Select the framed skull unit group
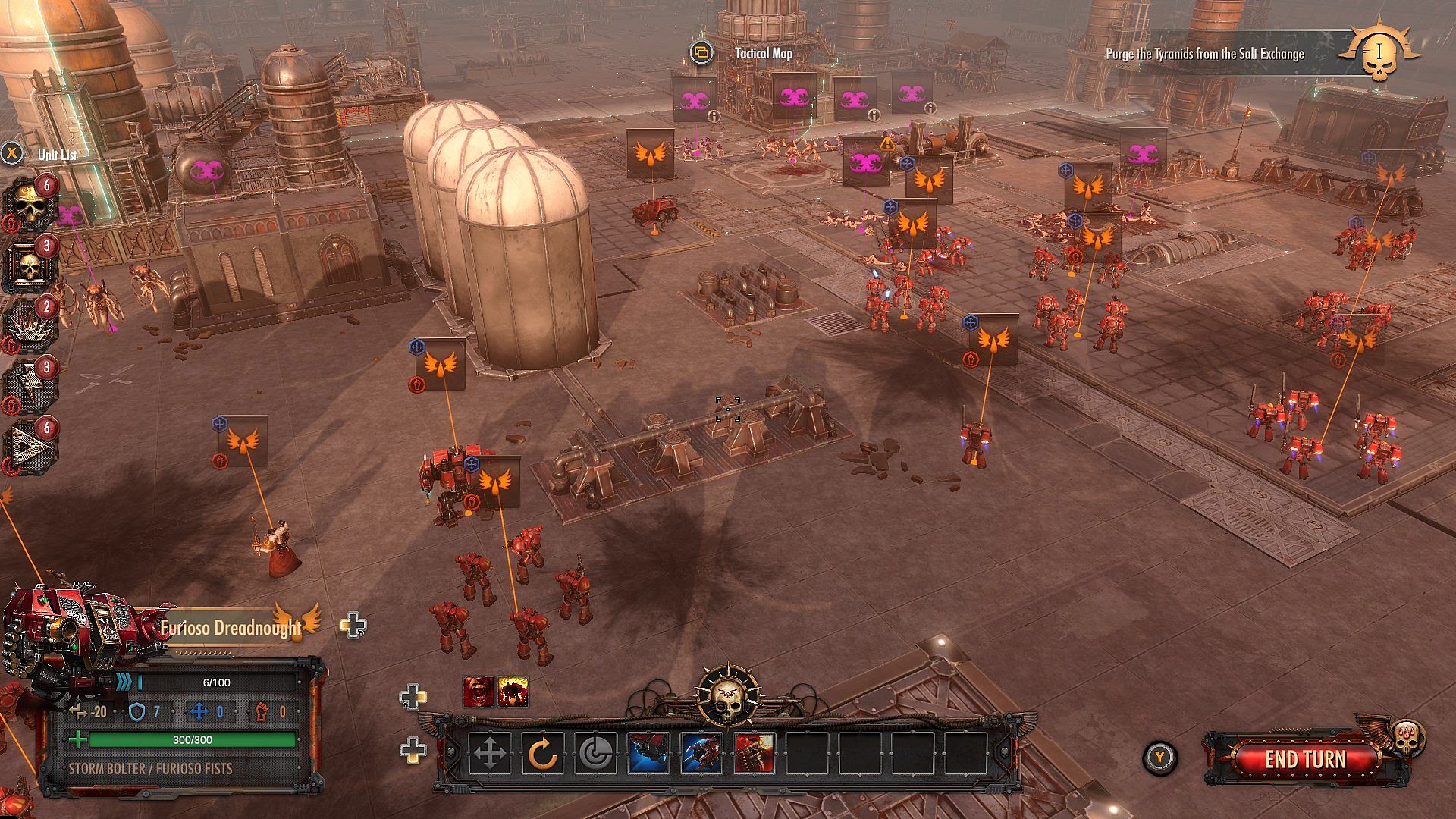1456x819 pixels. coord(30,265)
